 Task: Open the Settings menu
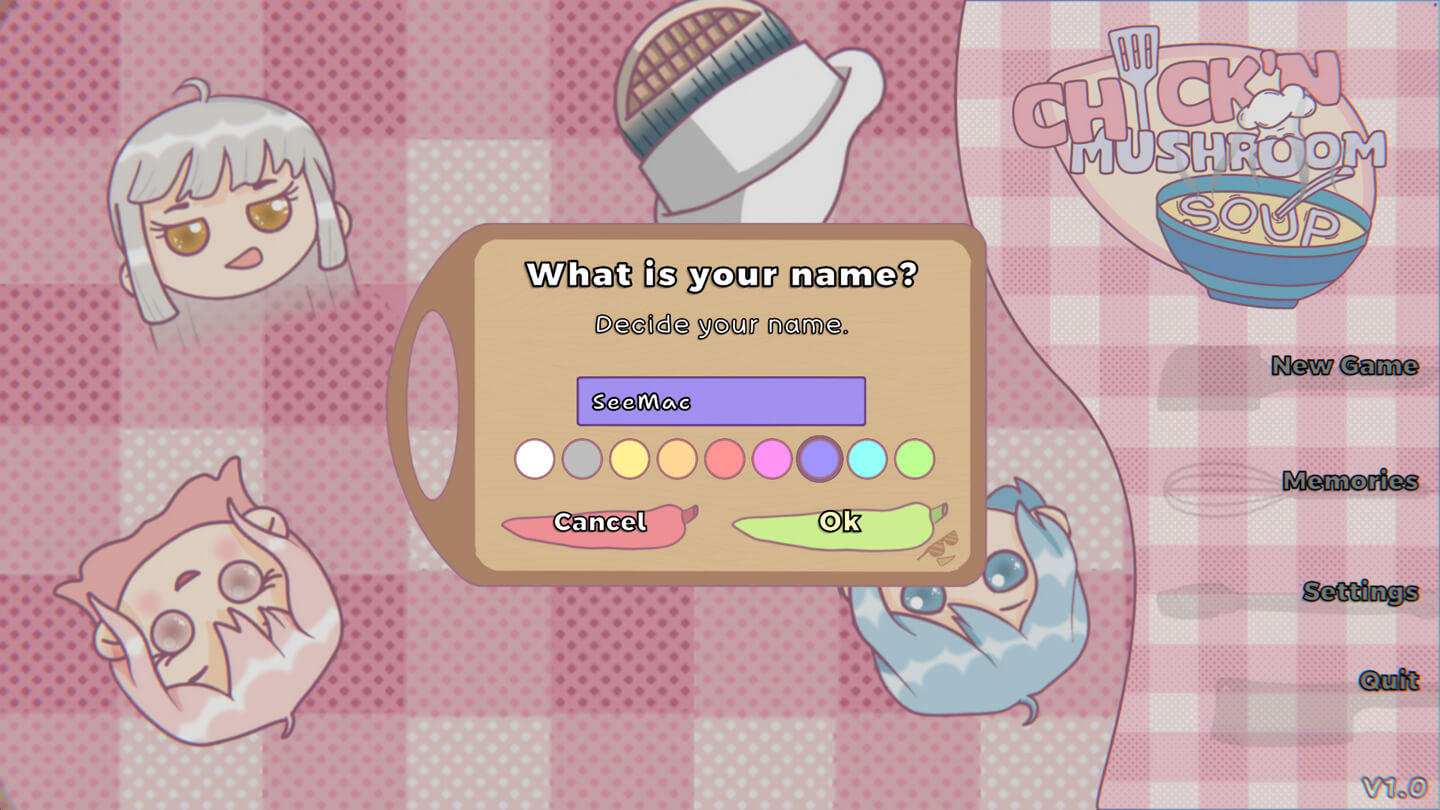pos(1360,592)
